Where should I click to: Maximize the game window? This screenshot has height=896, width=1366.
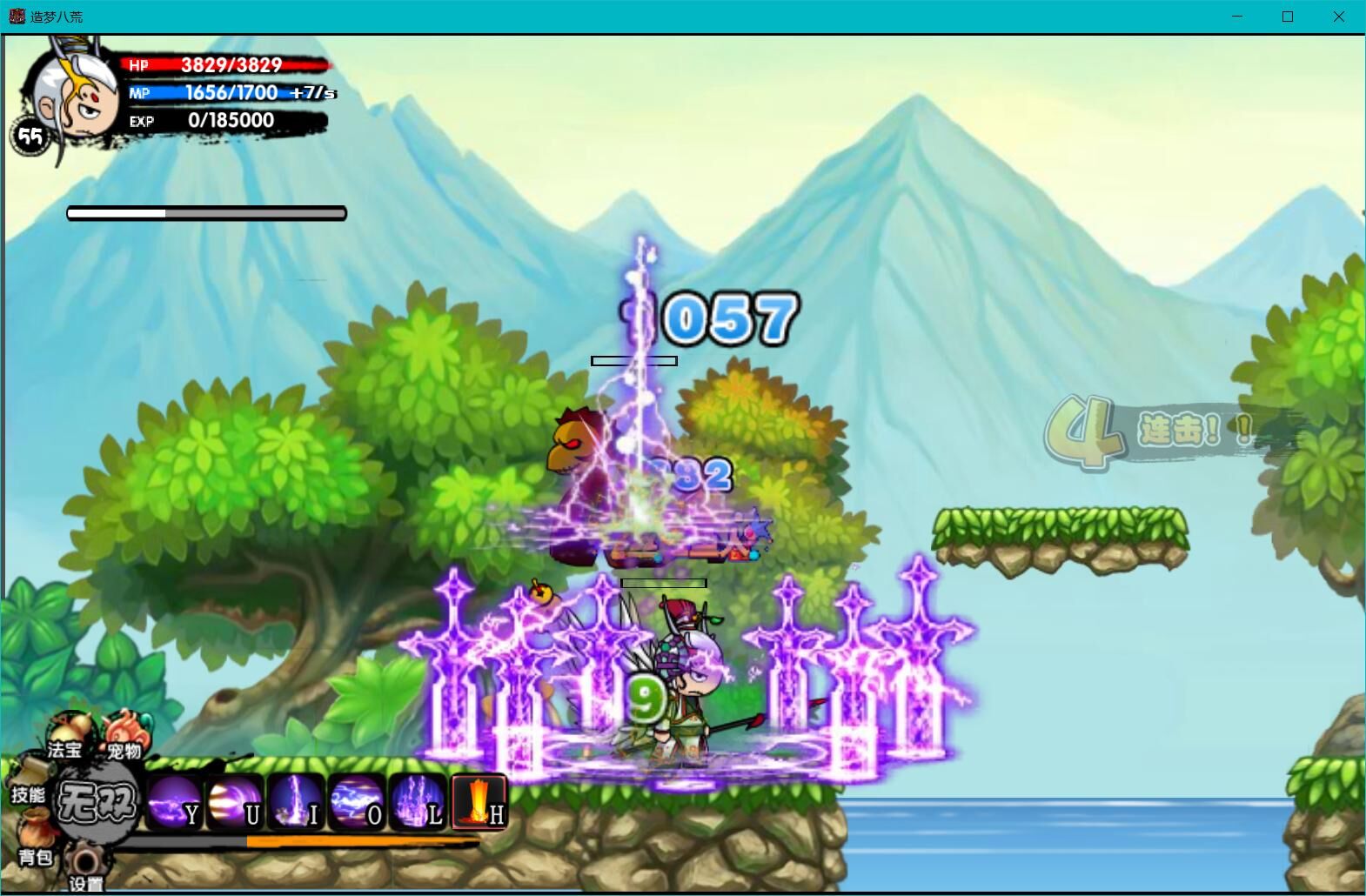click(x=1288, y=17)
